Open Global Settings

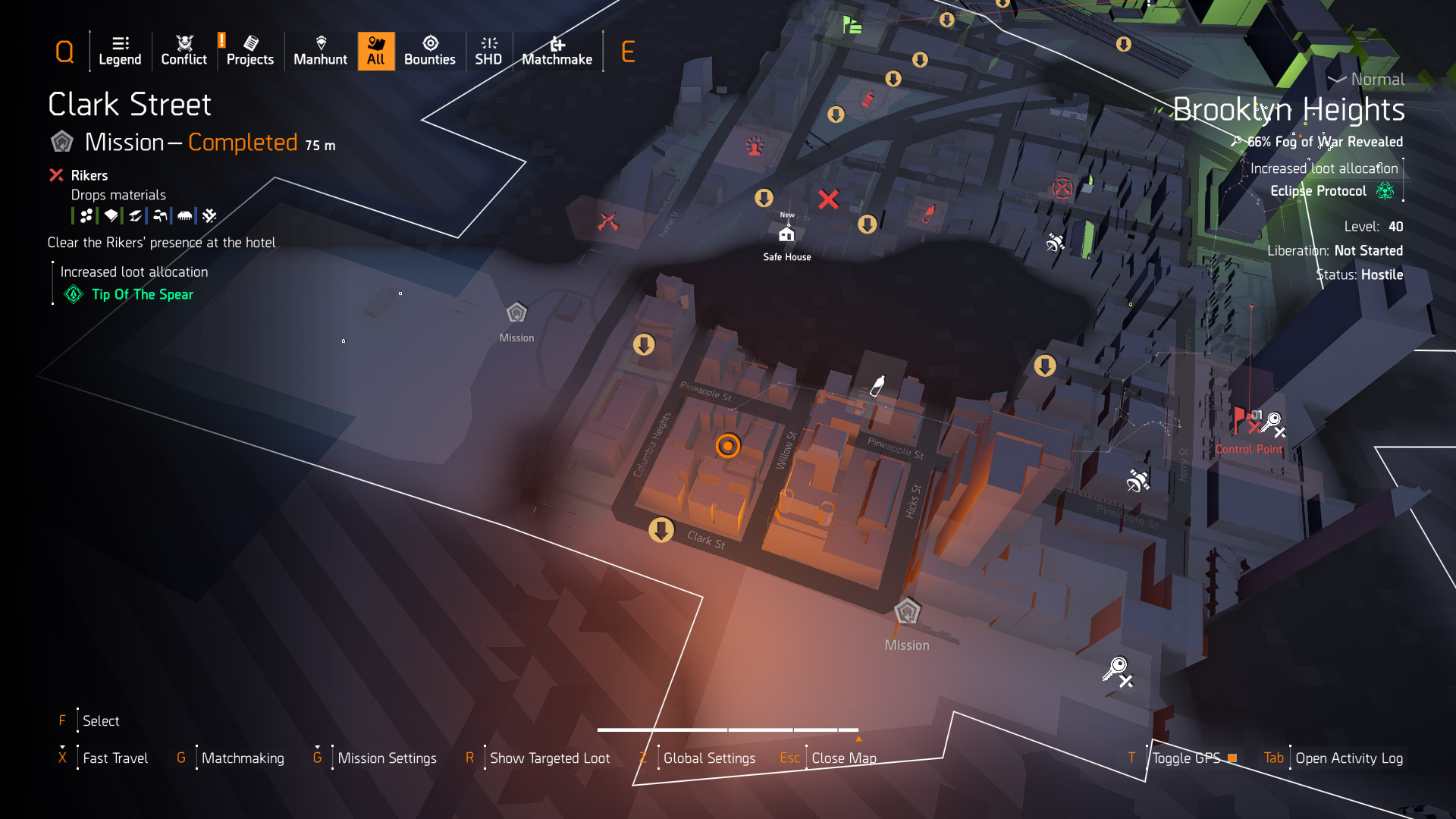coord(709,758)
